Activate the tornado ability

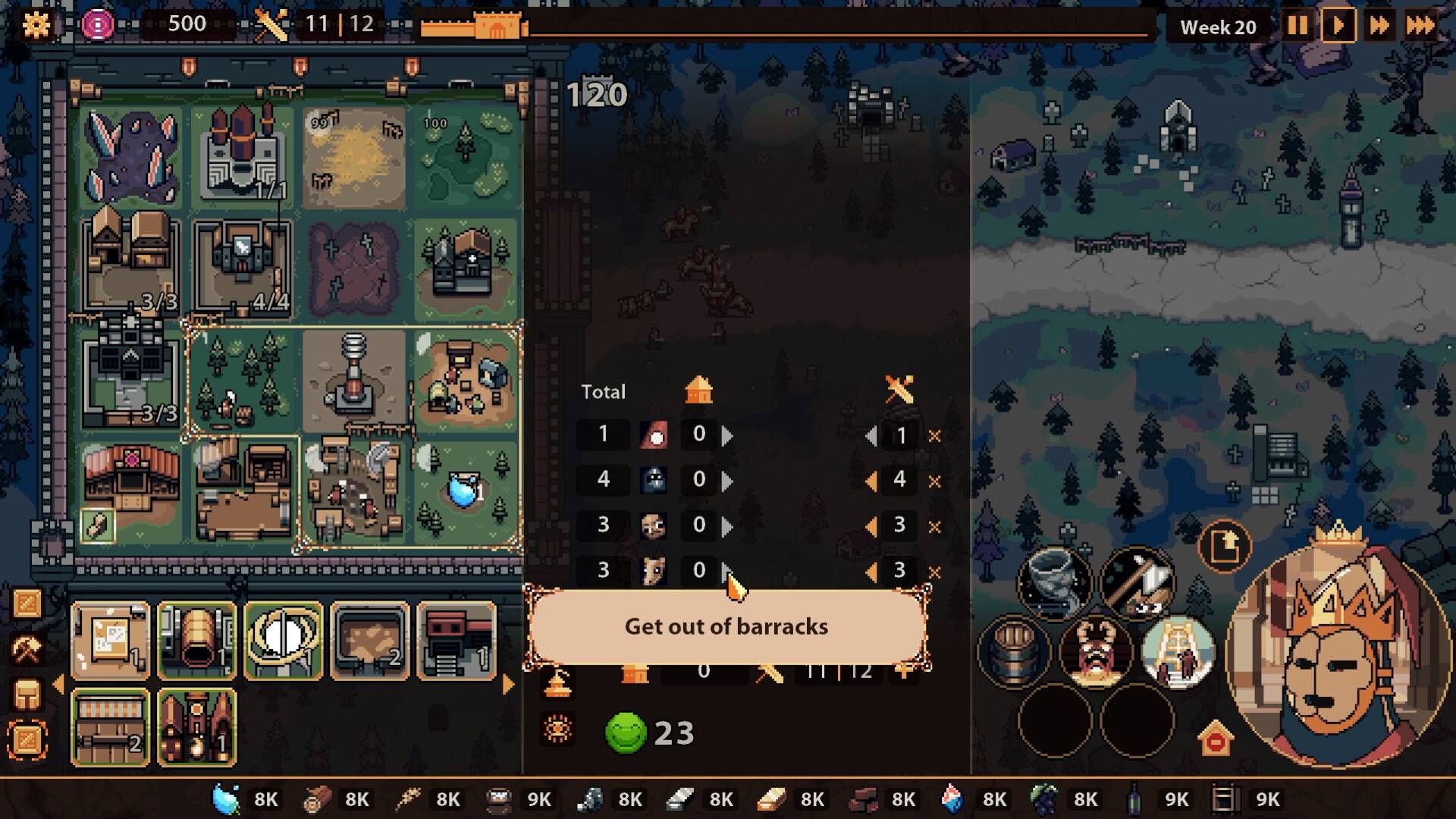click(1054, 582)
